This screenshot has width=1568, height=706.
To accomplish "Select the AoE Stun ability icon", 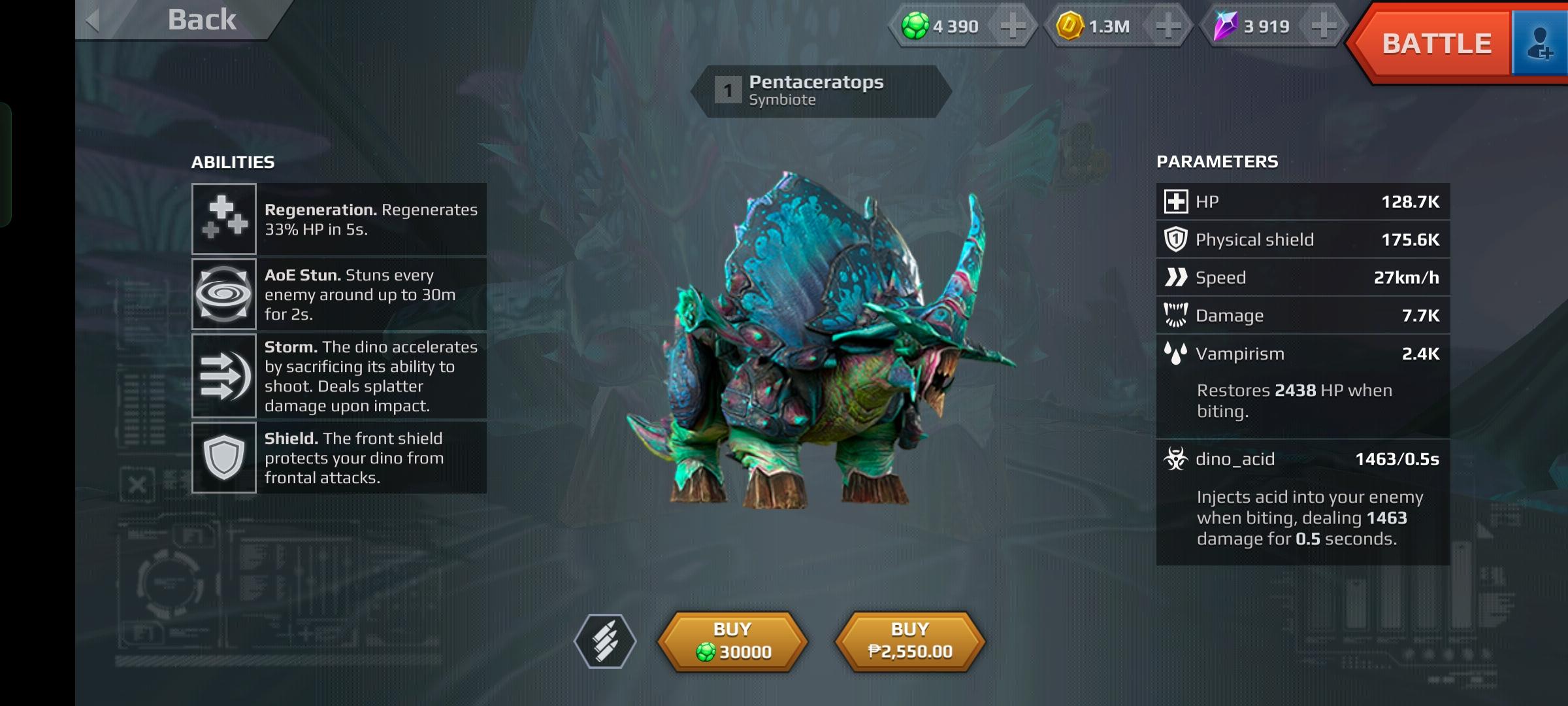I will [x=223, y=294].
